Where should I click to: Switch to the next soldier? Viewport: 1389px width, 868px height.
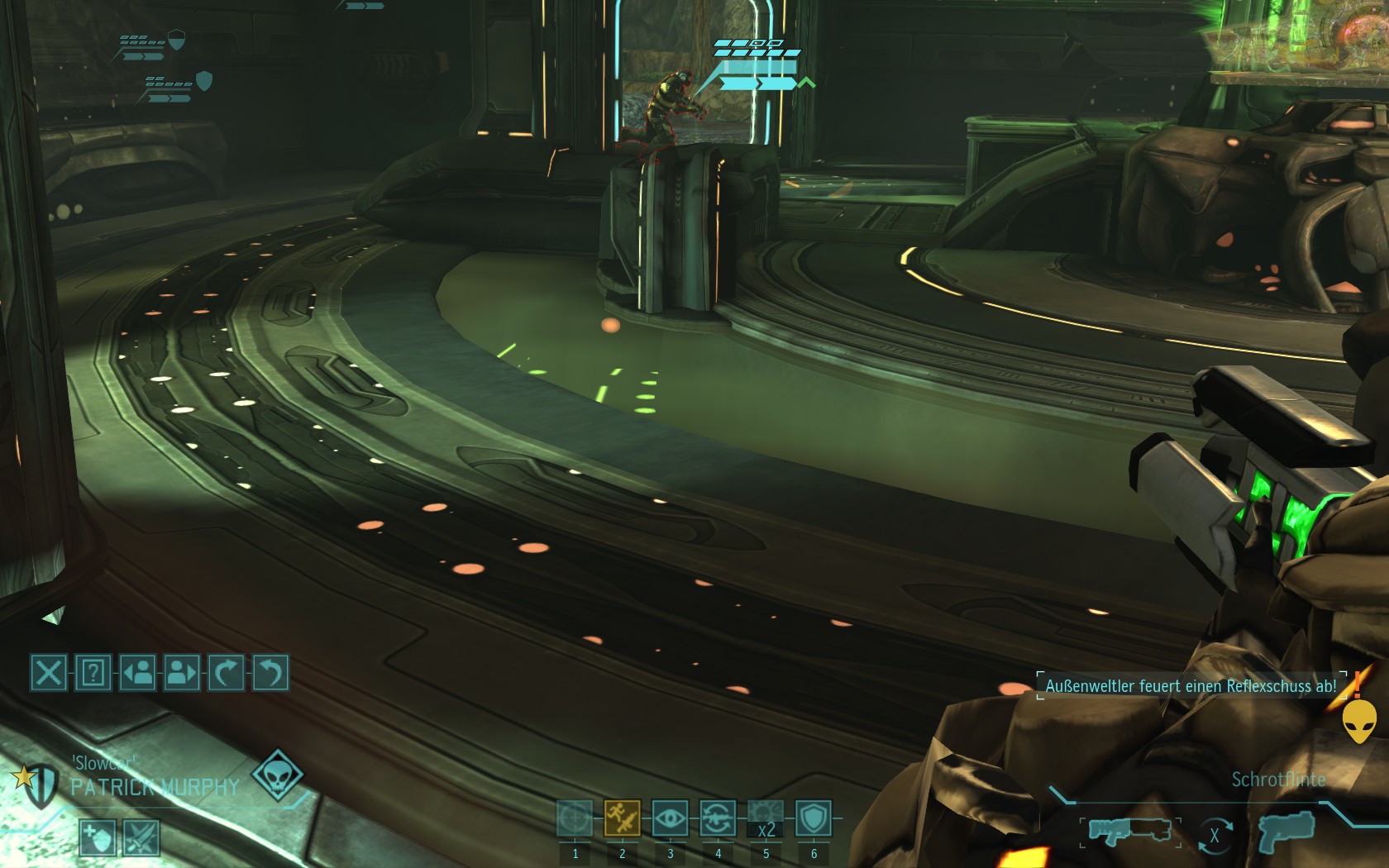(x=182, y=673)
